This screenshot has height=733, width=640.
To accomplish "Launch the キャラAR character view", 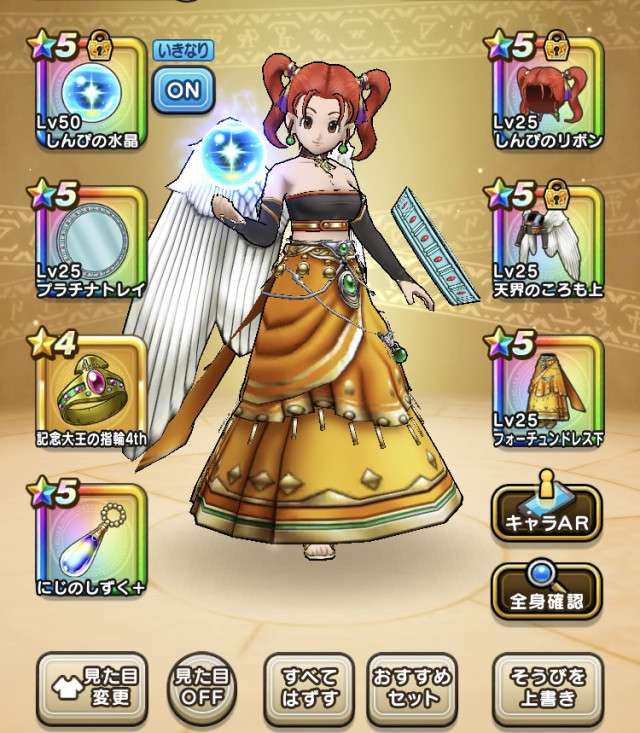I will [546, 514].
